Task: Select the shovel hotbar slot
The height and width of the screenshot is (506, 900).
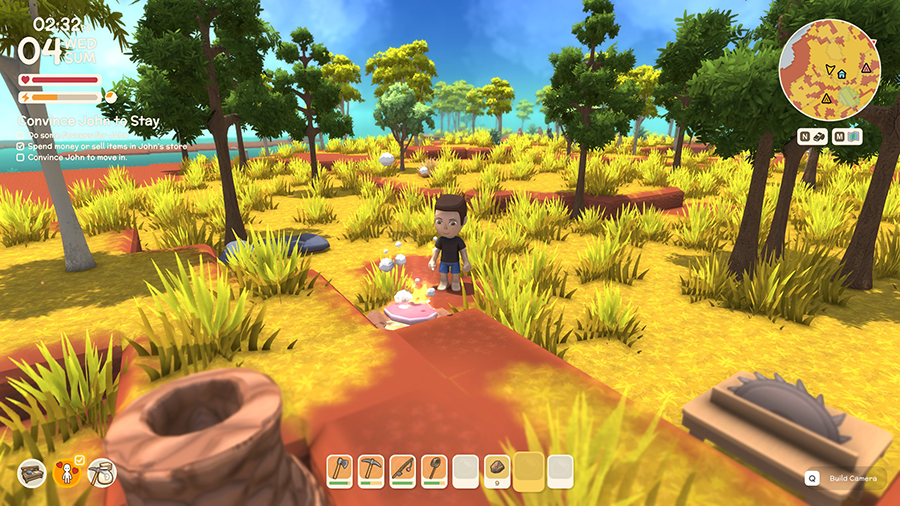Action: pyautogui.click(x=433, y=470)
